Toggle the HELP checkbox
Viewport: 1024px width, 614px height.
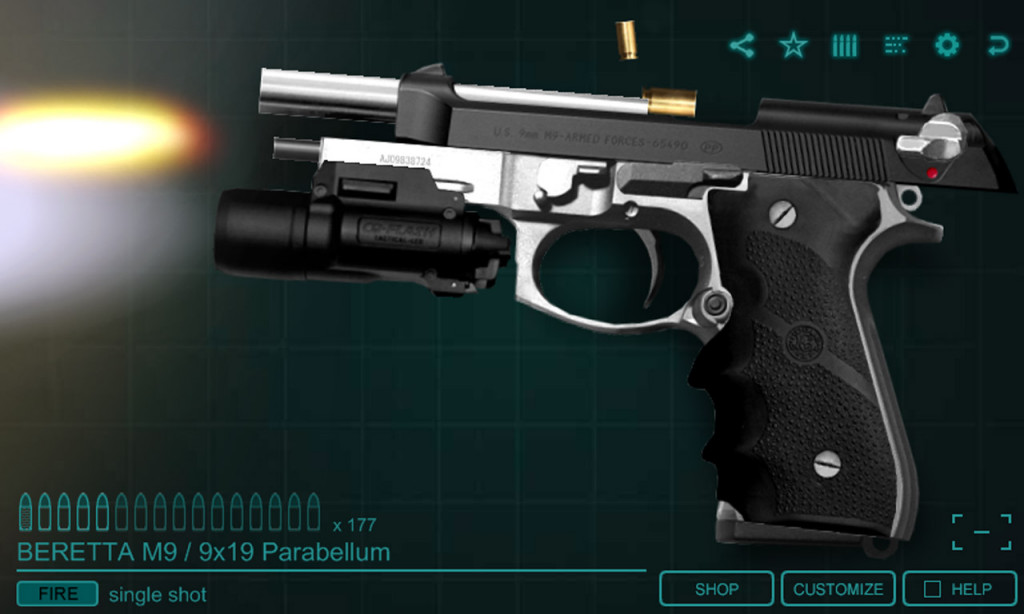[932, 589]
